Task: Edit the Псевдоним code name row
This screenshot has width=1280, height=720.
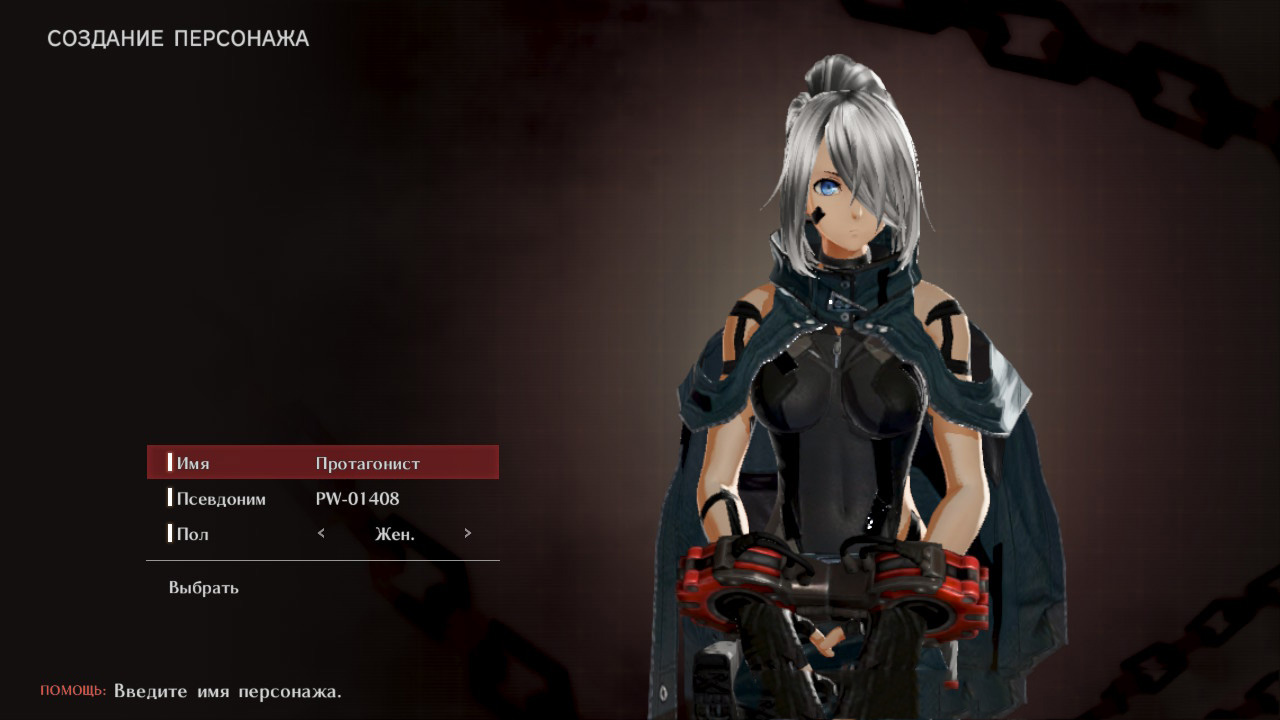Action: [x=322, y=498]
